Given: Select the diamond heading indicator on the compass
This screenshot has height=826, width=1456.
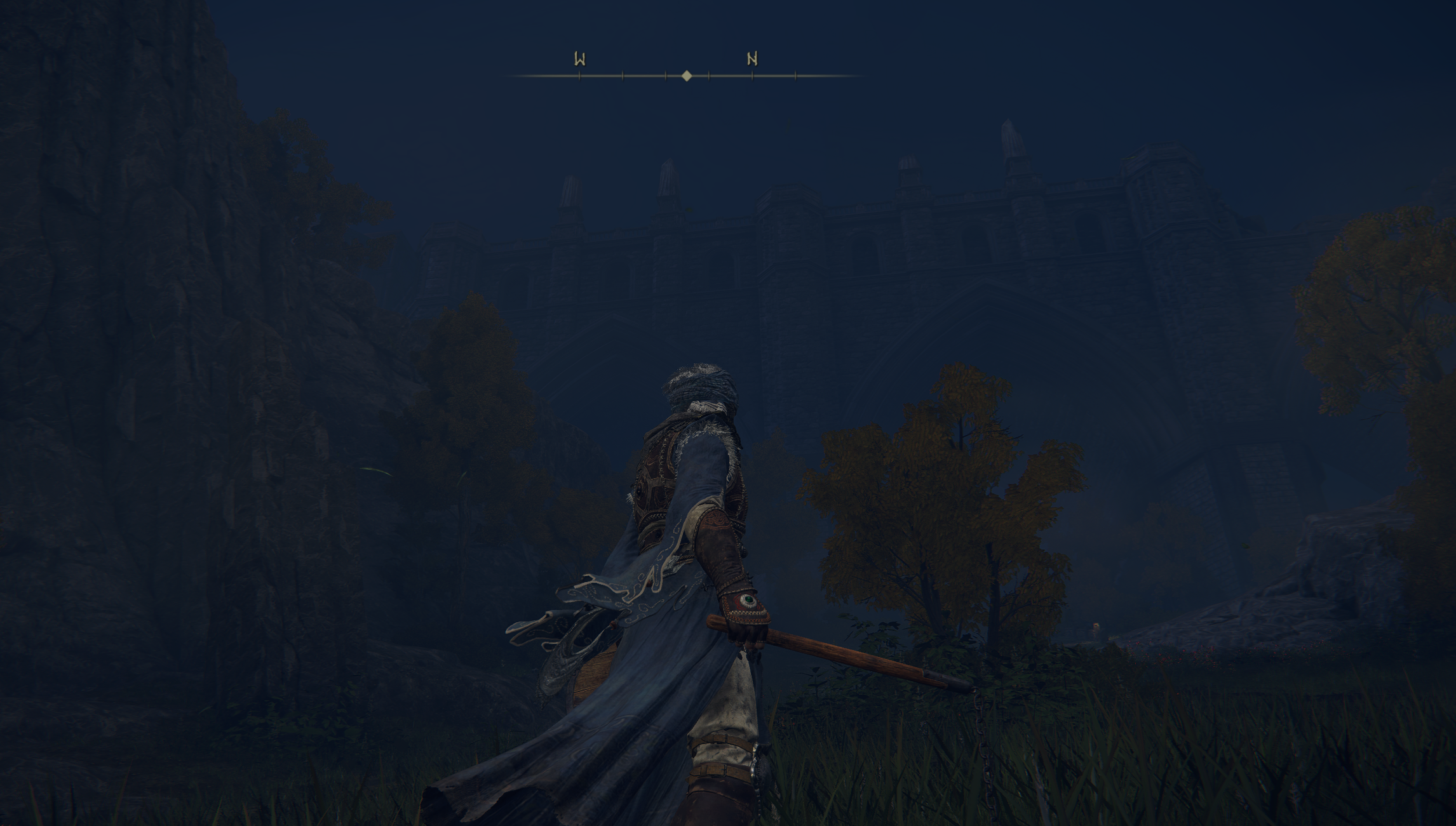Looking at the screenshot, I should (x=687, y=76).
